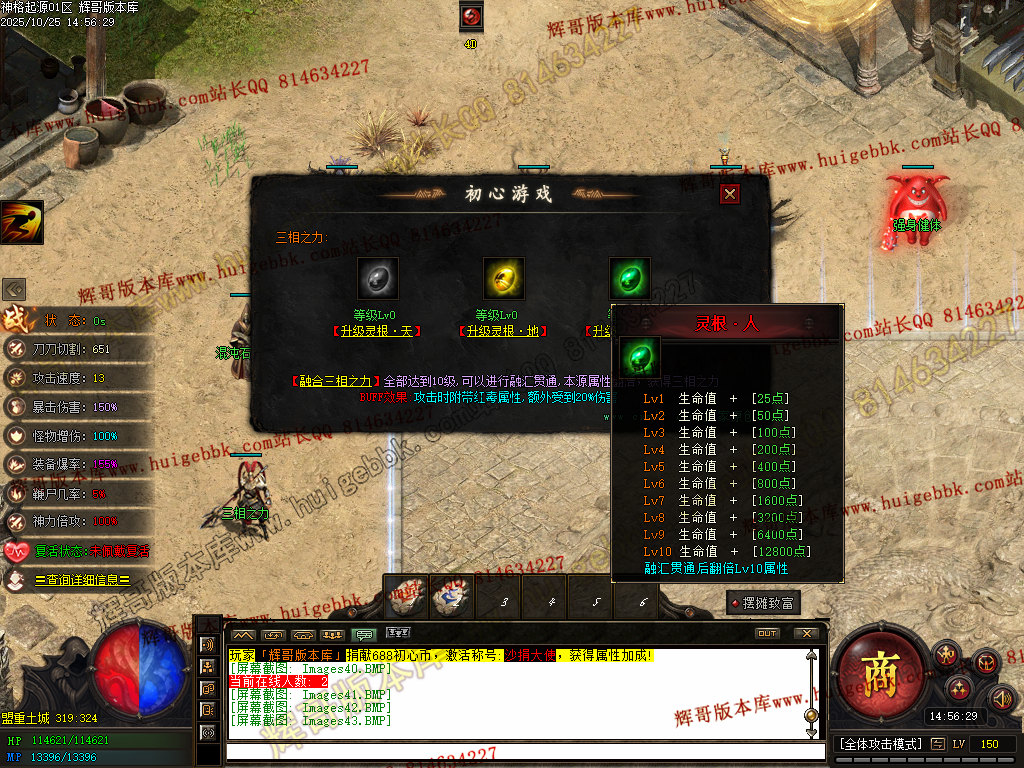Click the chat window OUT button
Viewport: 1024px width, 768px height.
tap(767, 634)
